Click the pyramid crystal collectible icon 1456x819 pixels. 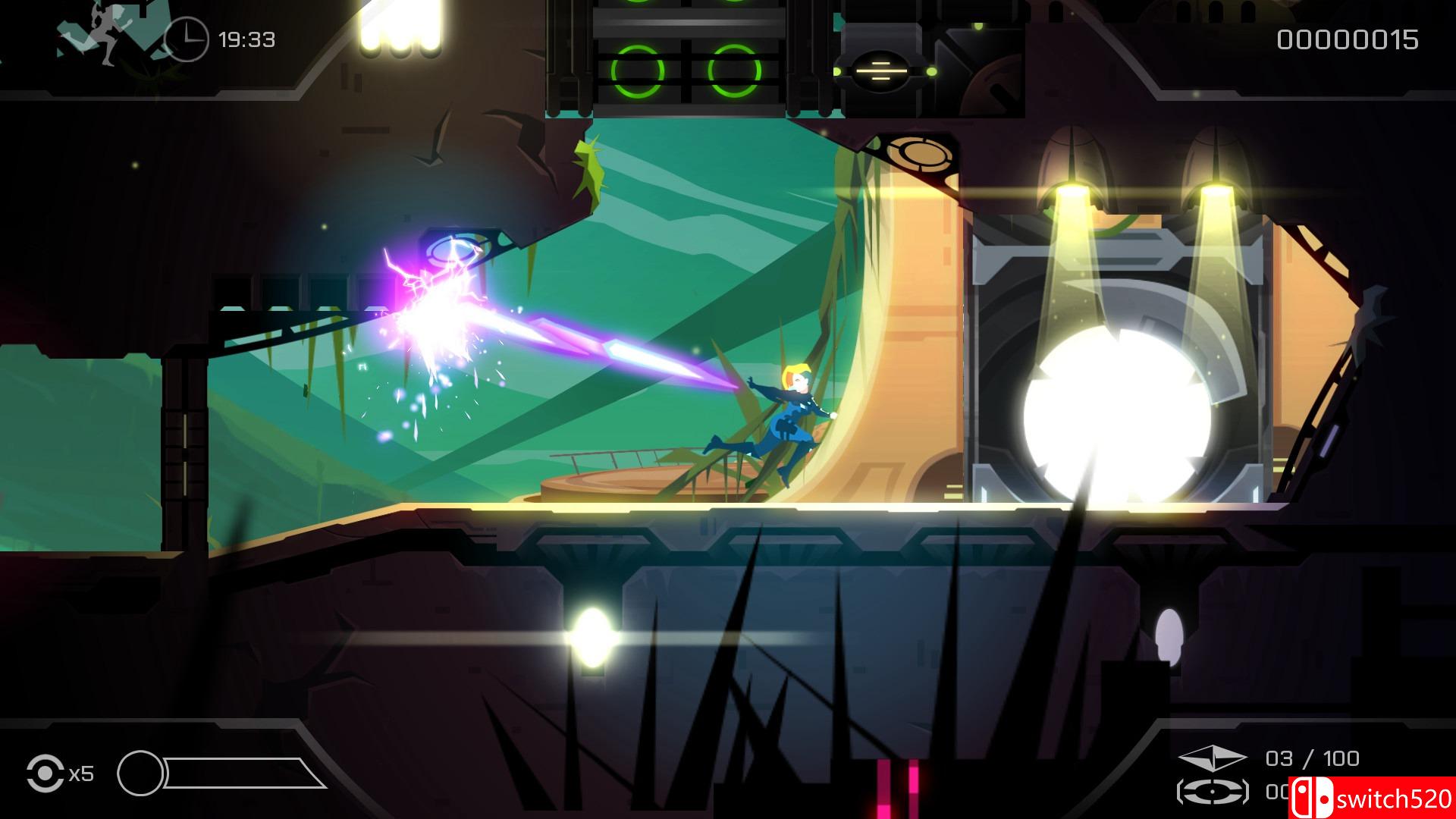[1213, 758]
